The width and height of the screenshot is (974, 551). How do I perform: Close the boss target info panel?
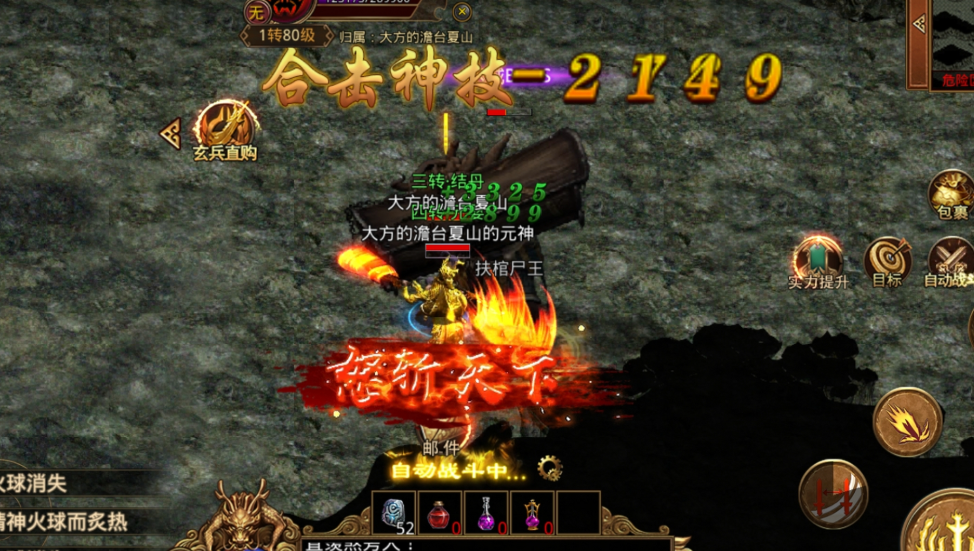pos(462,12)
